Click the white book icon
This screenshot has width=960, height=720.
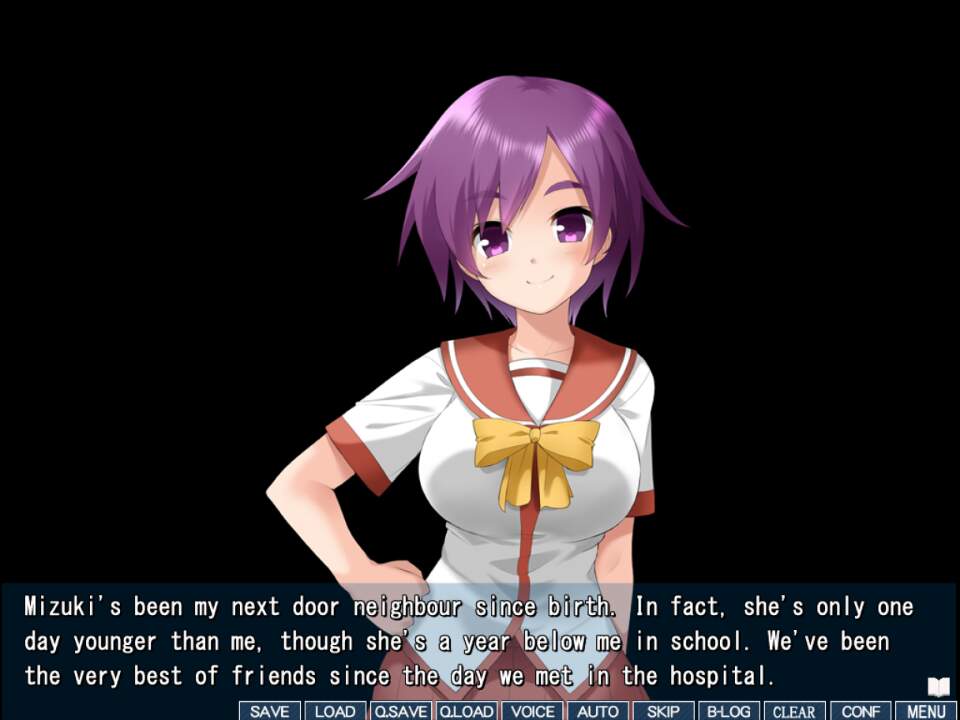937,687
